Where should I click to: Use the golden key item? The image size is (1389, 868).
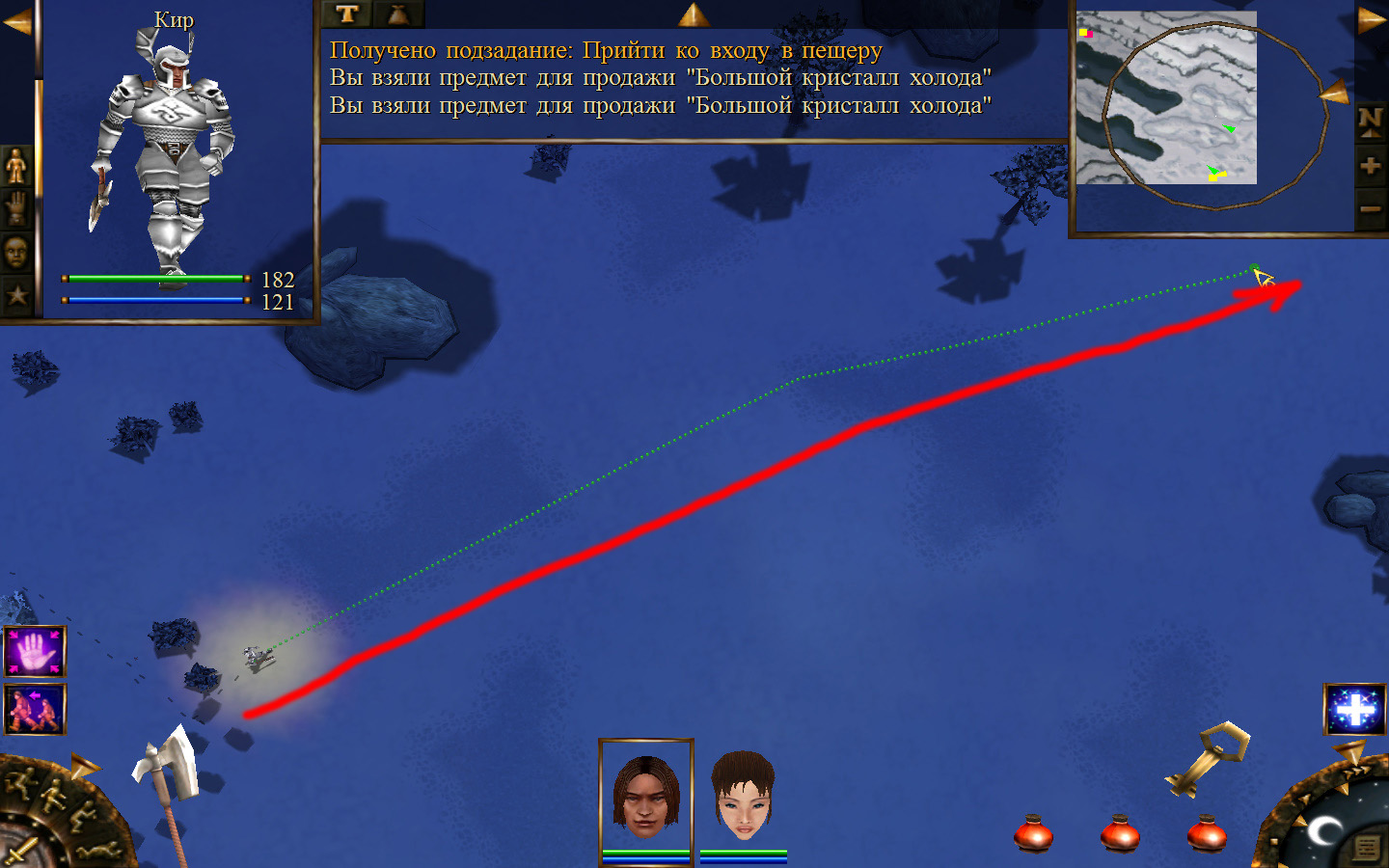point(1208,759)
